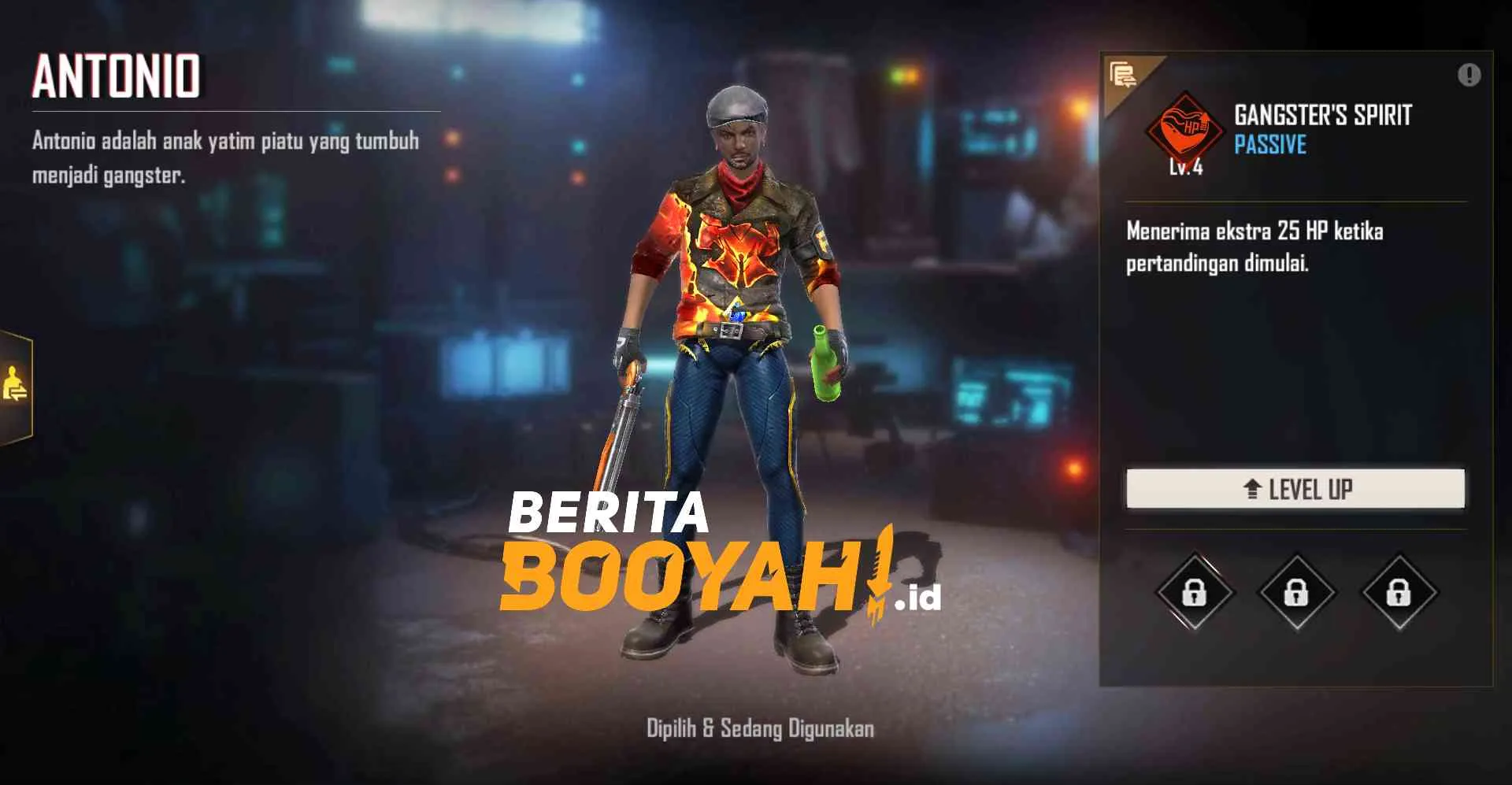Click the Dipilih & Sedang Digunakan status text
The height and width of the screenshot is (785, 1512).
(758, 729)
